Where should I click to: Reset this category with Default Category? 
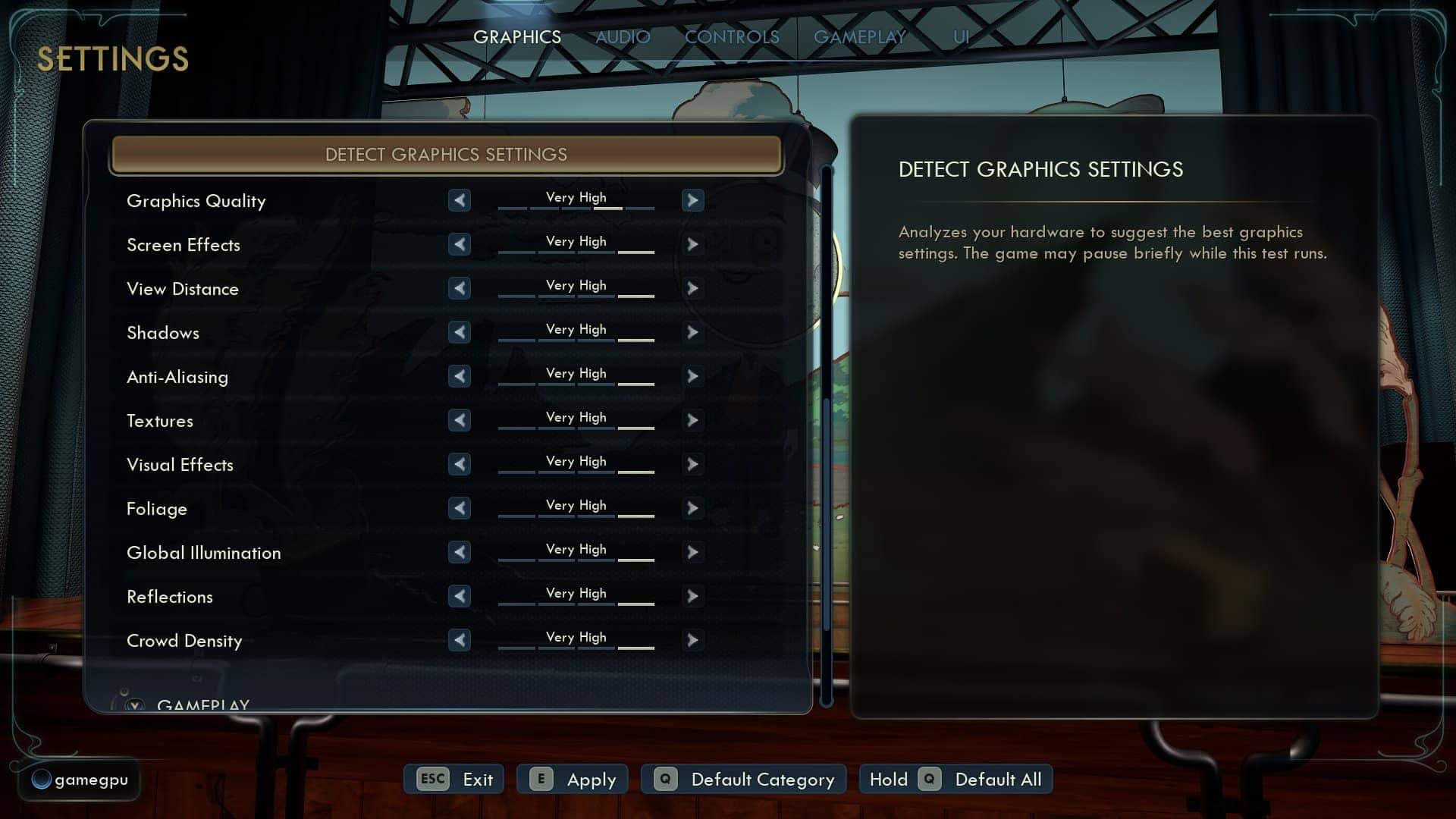click(x=744, y=780)
